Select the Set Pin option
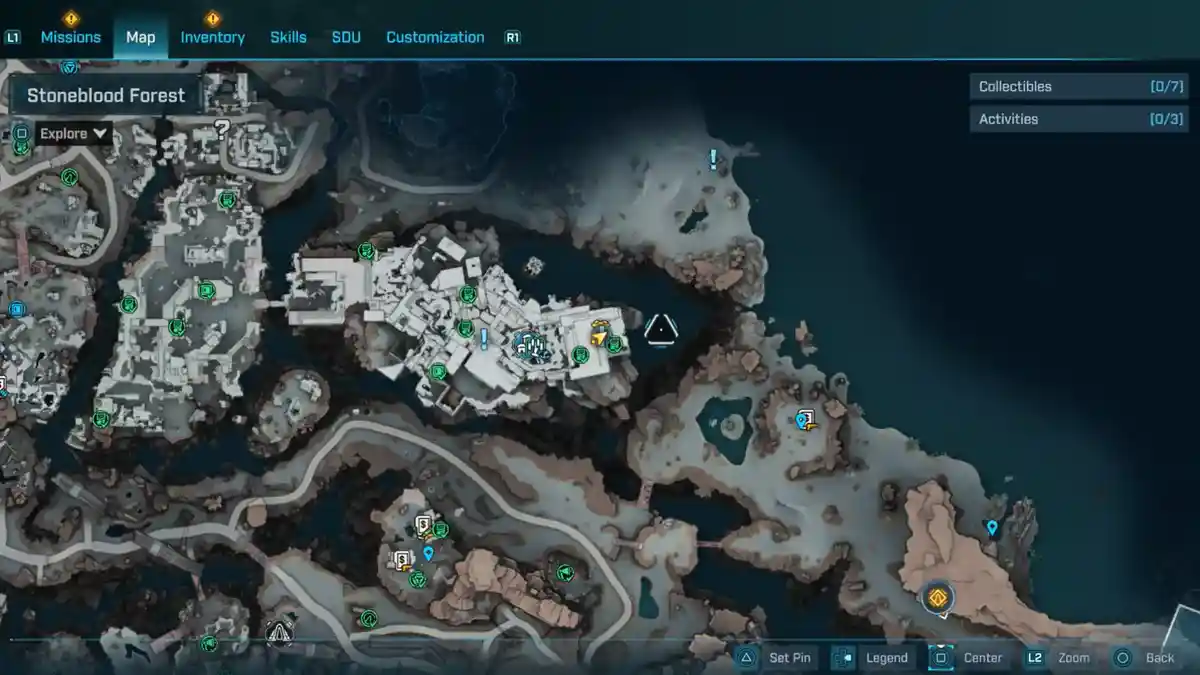 (776, 657)
